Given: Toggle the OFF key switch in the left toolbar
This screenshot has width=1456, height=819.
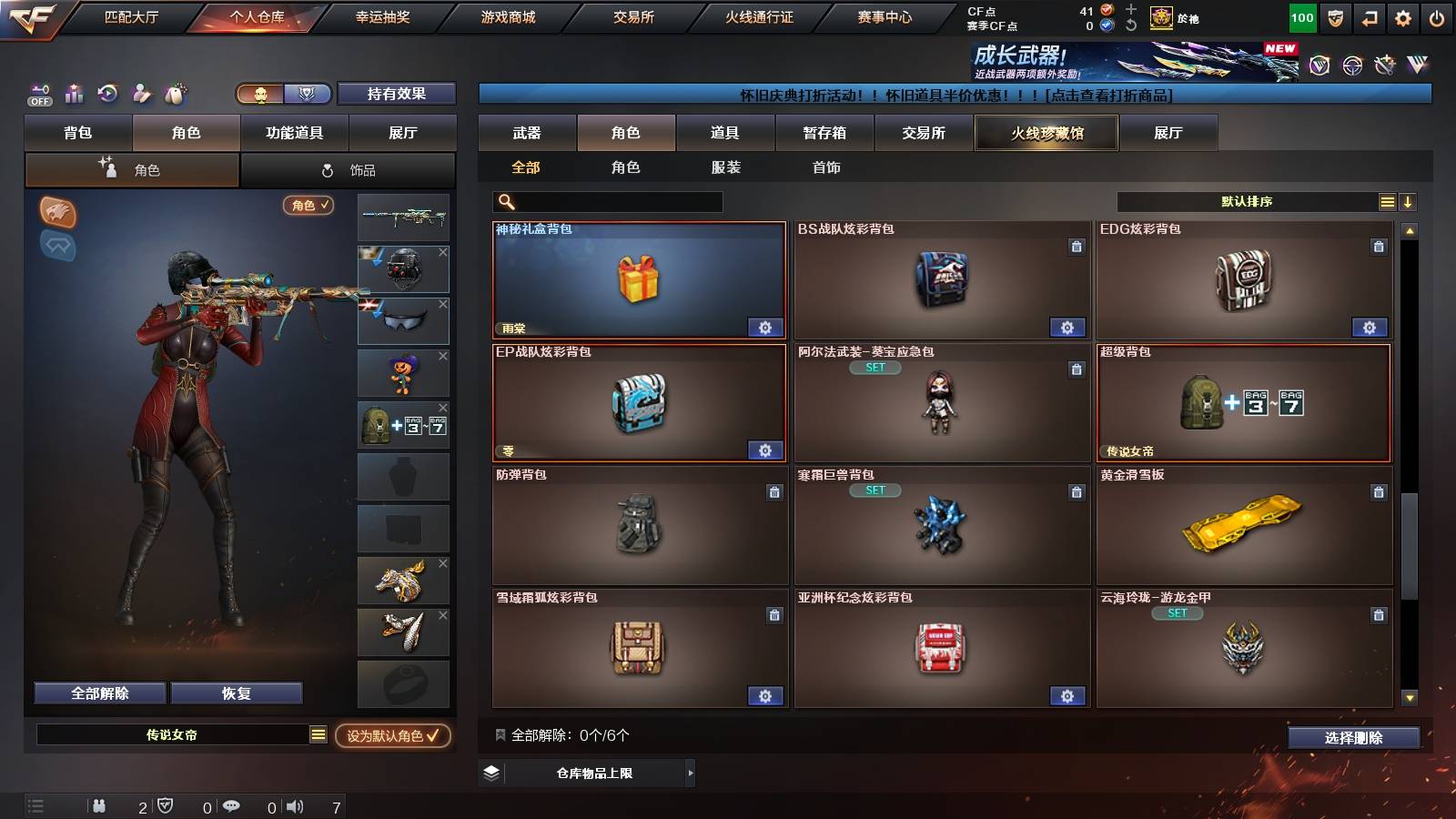Looking at the screenshot, I should [x=38, y=94].
